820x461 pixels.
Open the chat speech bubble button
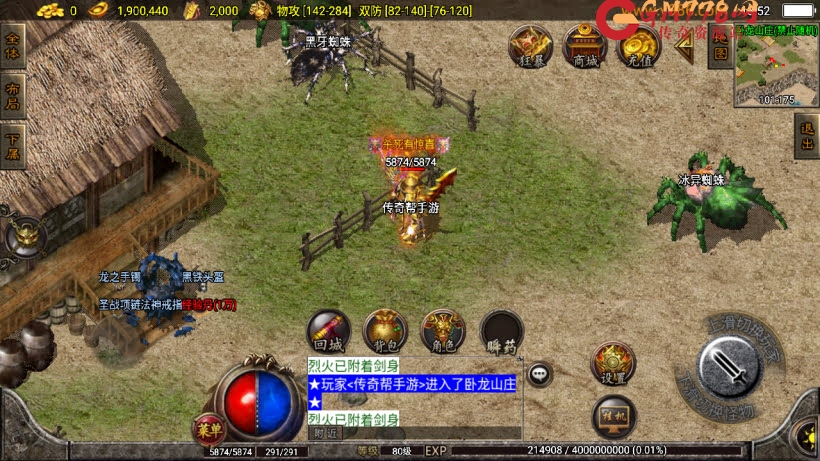click(541, 374)
